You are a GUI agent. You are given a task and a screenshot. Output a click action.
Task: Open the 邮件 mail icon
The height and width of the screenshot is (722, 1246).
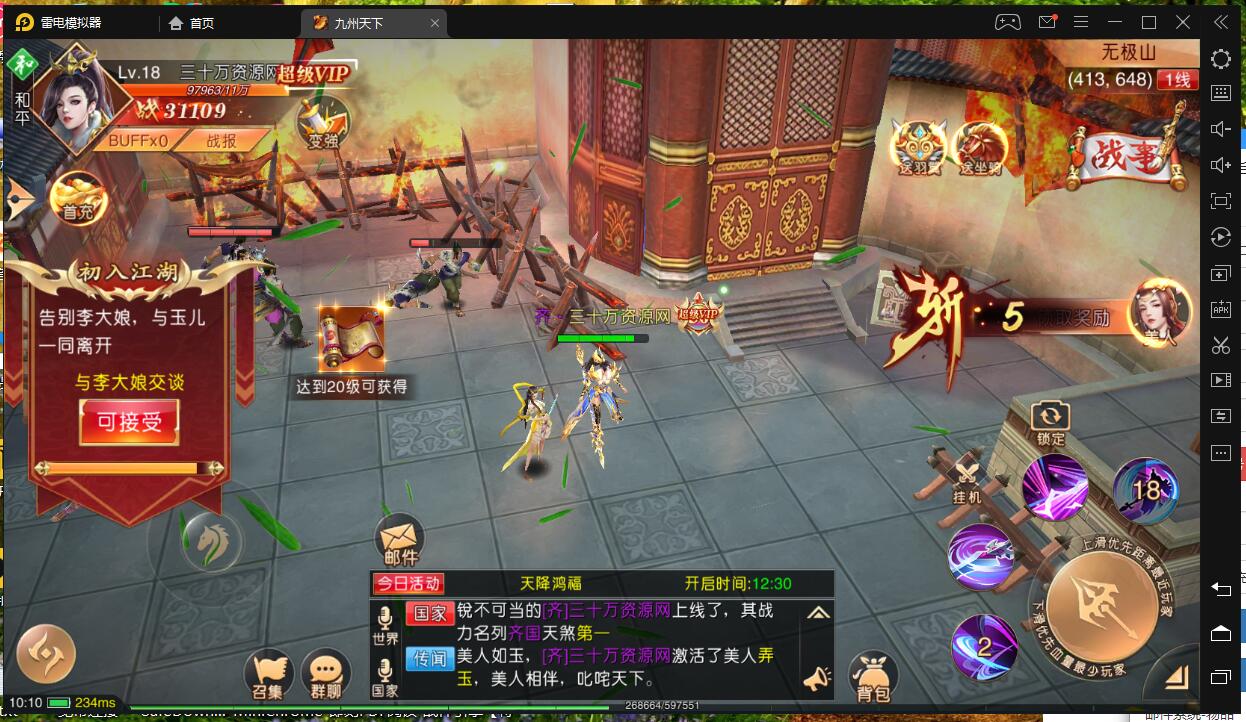(400, 542)
